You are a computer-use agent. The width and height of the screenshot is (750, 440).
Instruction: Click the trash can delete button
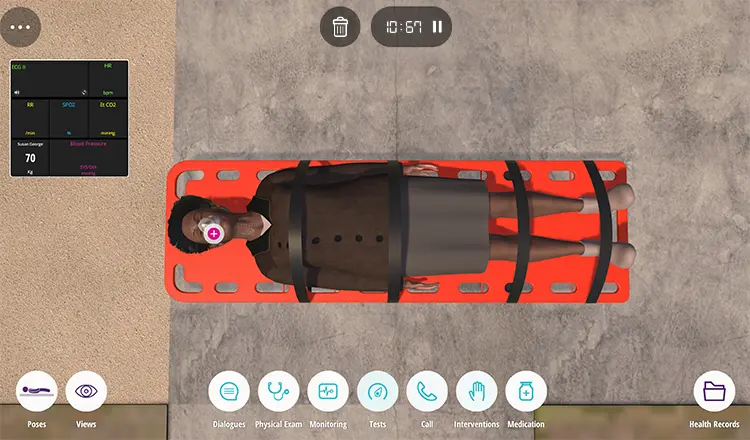[340, 26]
